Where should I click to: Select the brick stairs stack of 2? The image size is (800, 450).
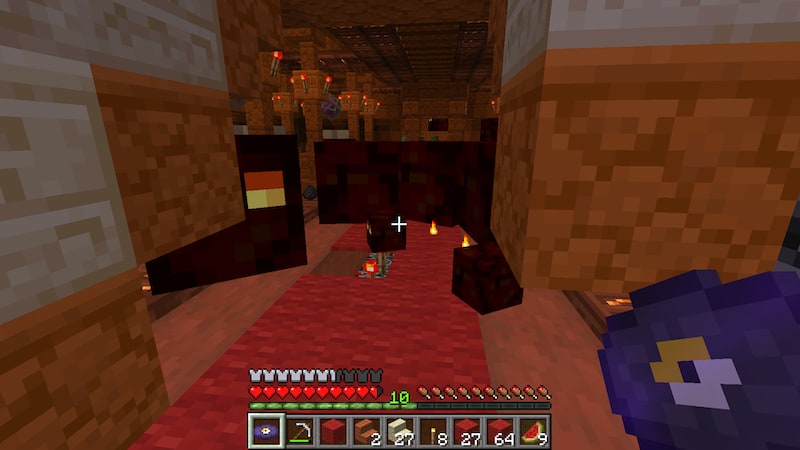coord(365,430)
